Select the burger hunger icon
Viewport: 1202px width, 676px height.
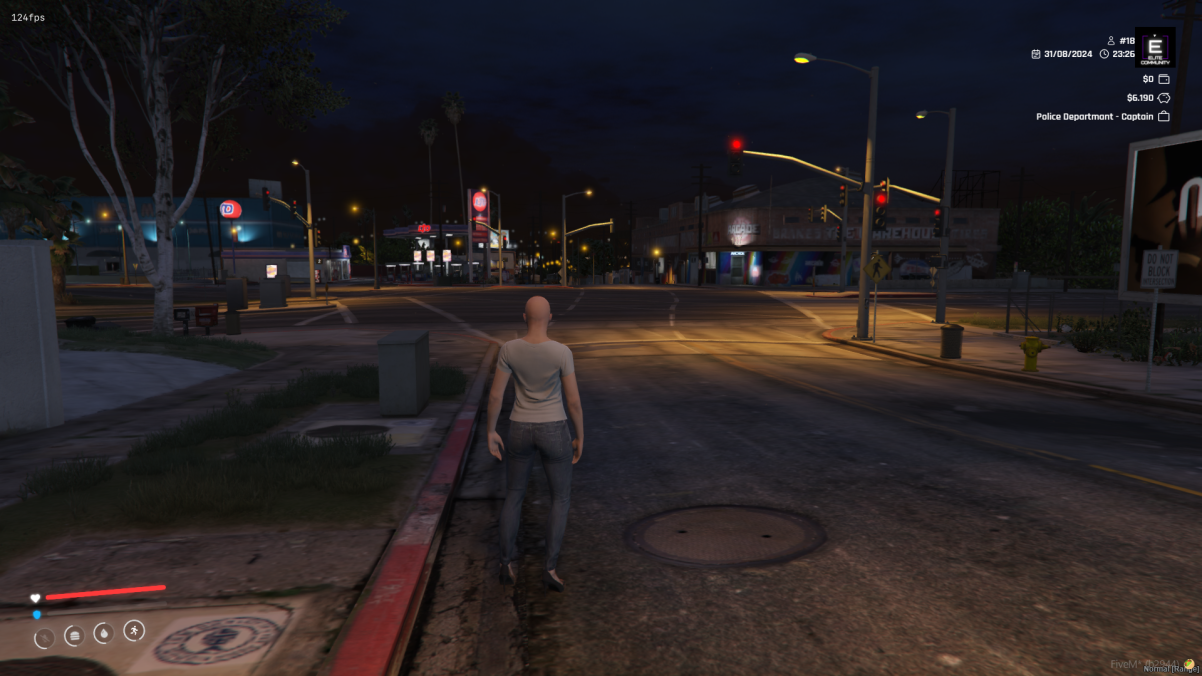74,635
